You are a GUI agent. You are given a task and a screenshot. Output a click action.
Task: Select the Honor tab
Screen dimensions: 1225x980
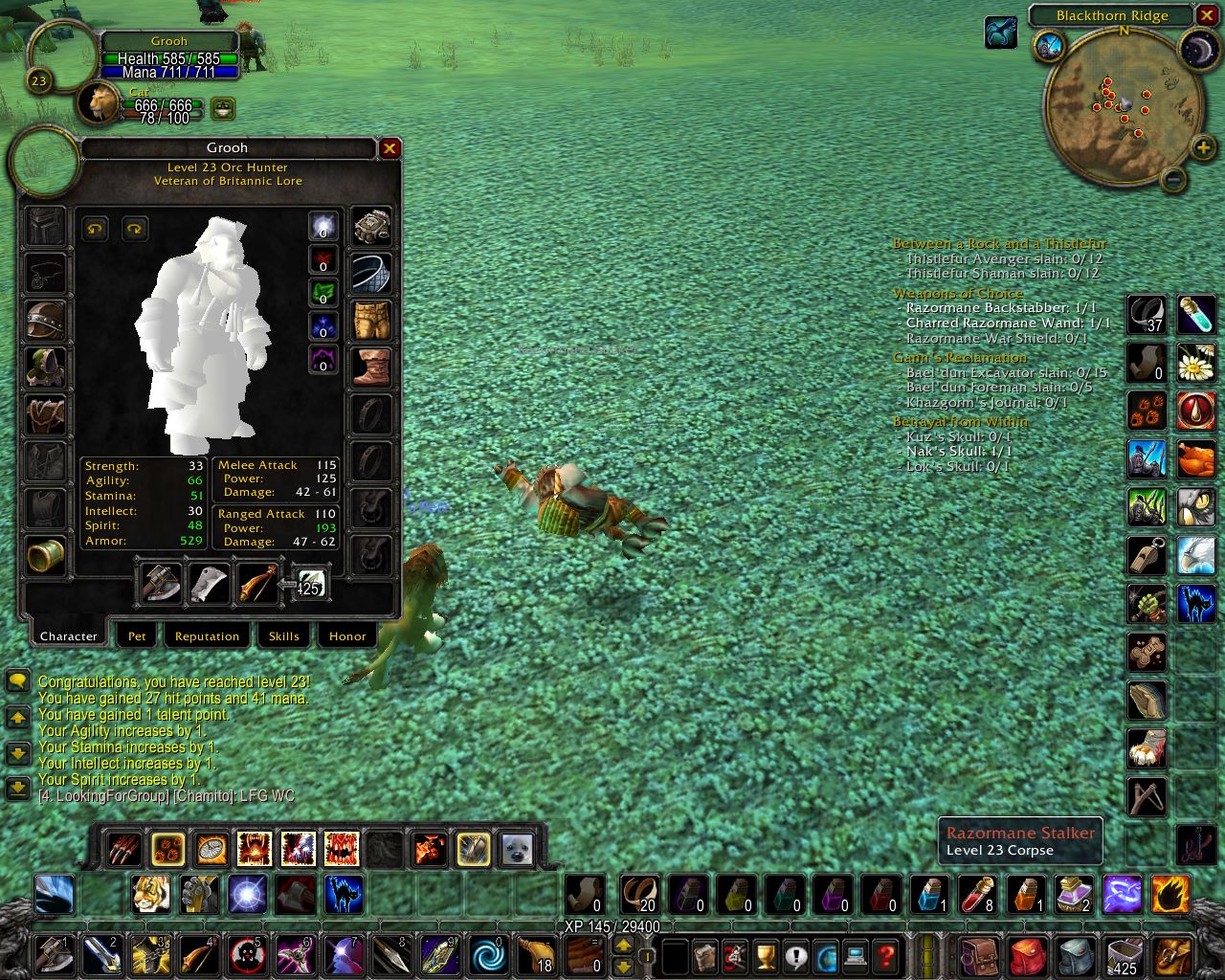click(x=347, y=635)
